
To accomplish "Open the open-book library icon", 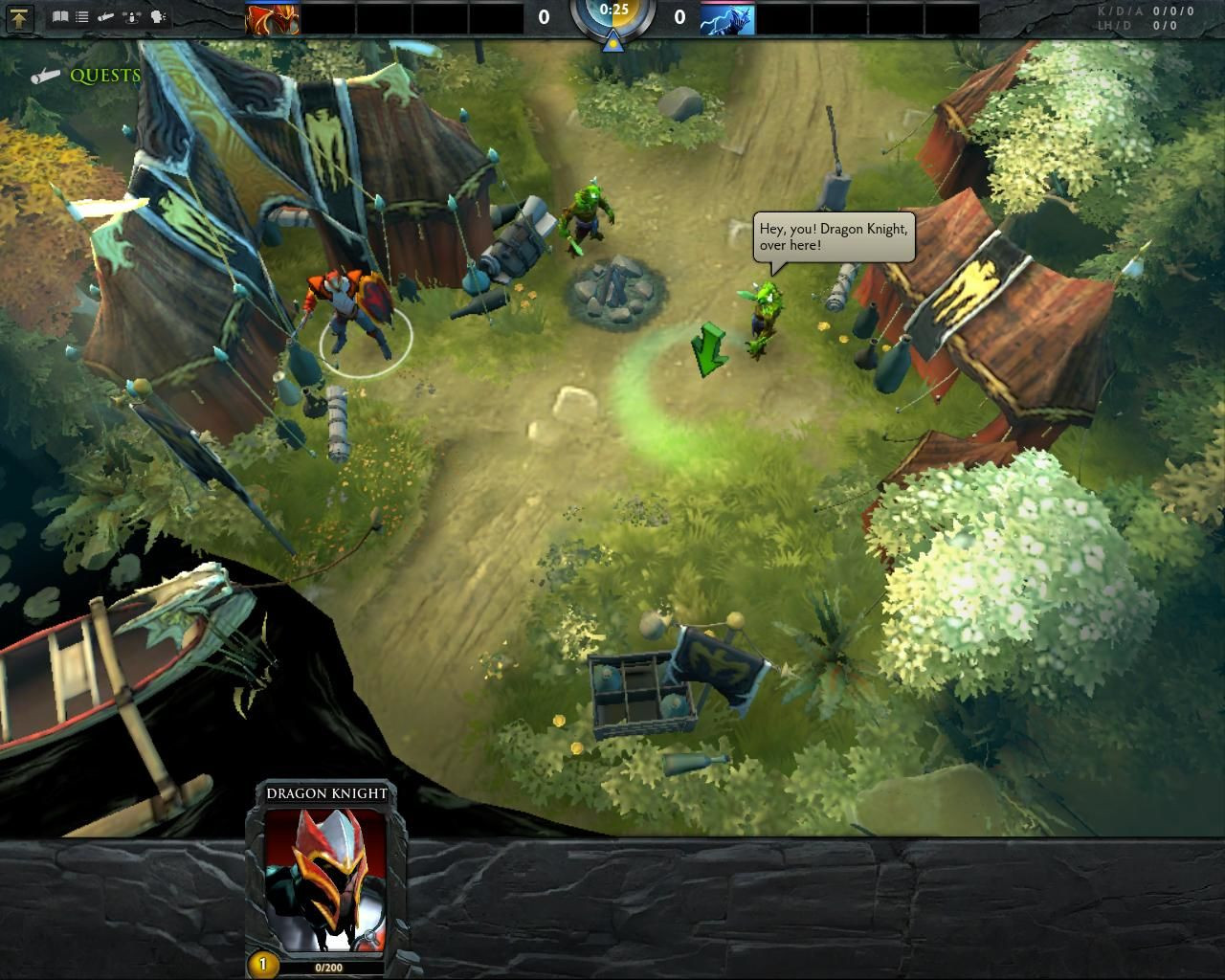I will [60, 17].
